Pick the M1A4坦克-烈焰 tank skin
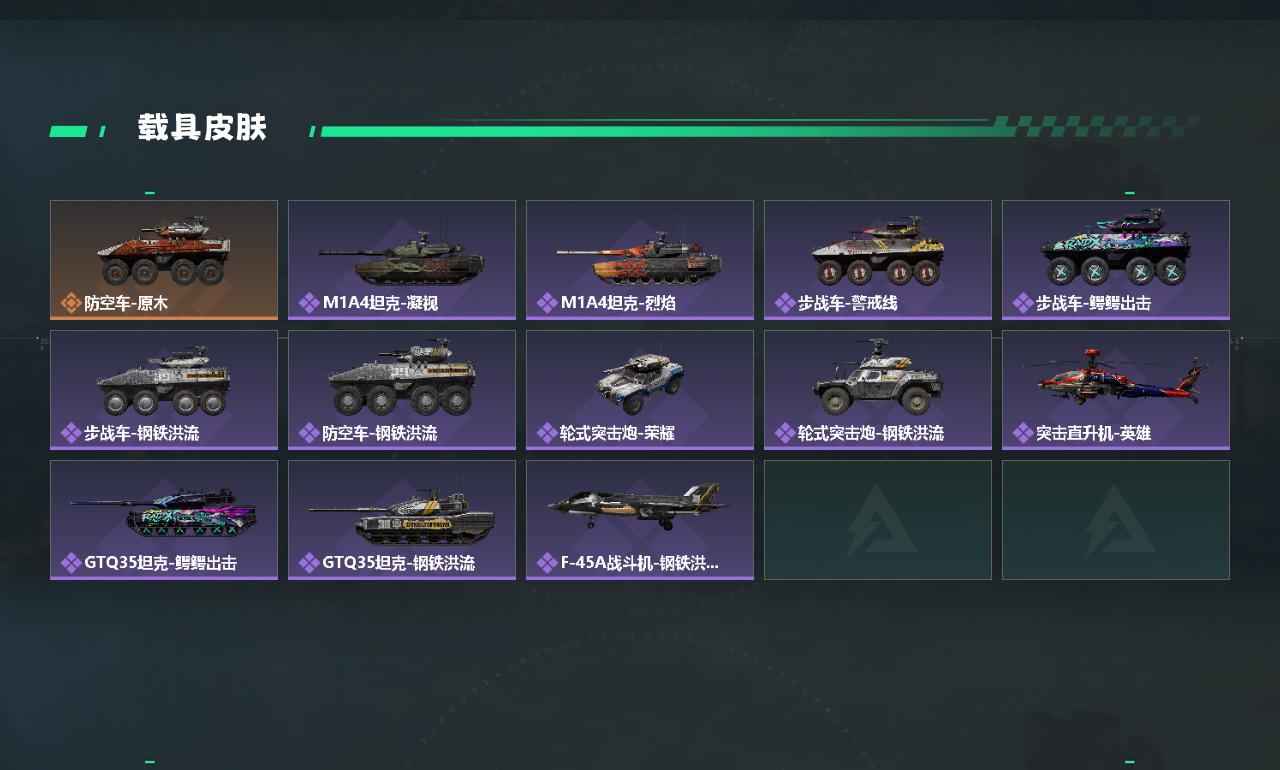 pyautogui.click(x=640, y=260)
